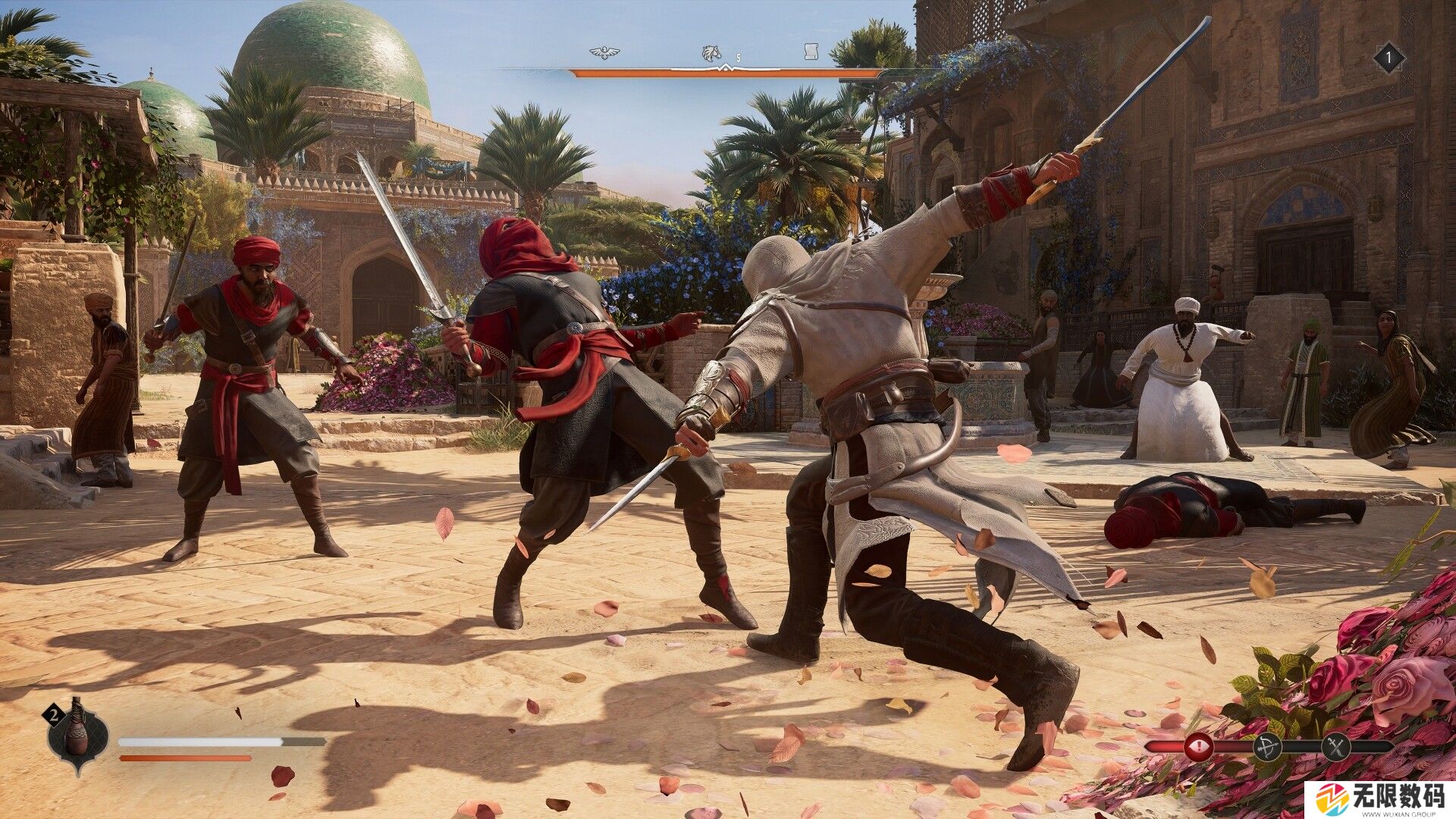Click the red alert eye icon
Image resolution: width=1456 pixels, height=819 pixels.
[x=1200, y=747]
